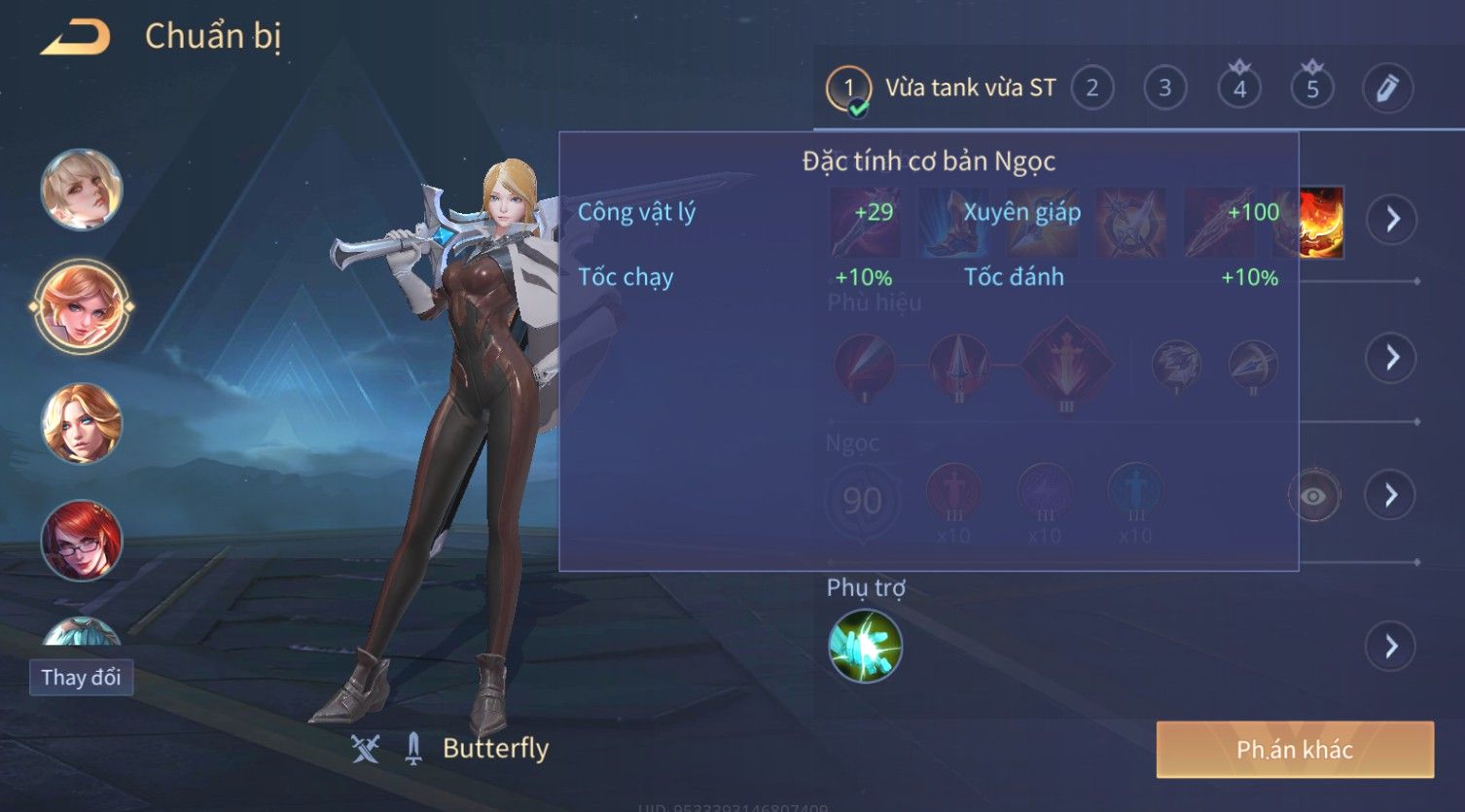Select the wavy golden-haired hero portrait
Screen dimensions: 1465x812
pyautogui.click(x=82, y=424)
